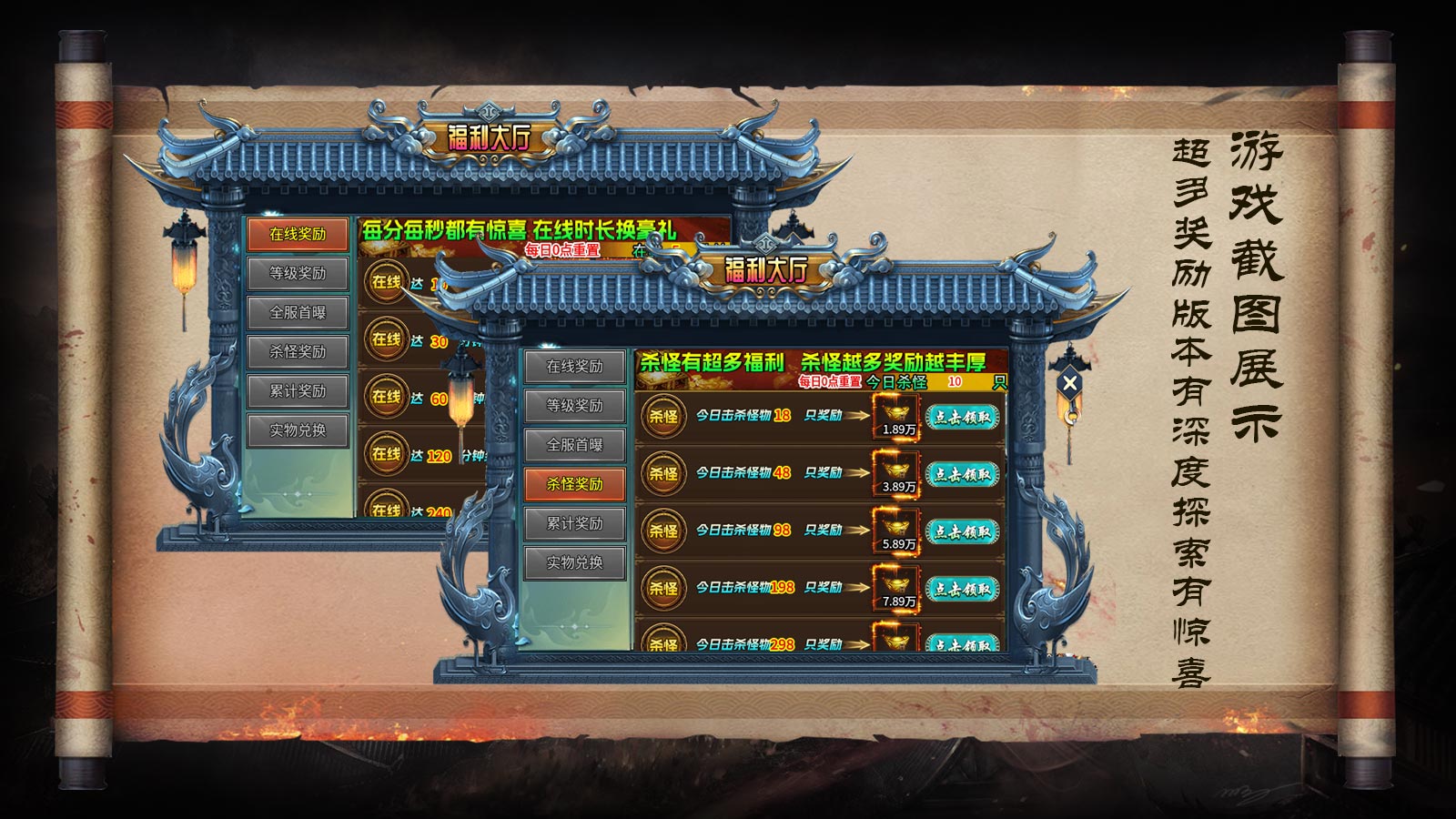Choose 全服首曝 tab in the front window

574,445
